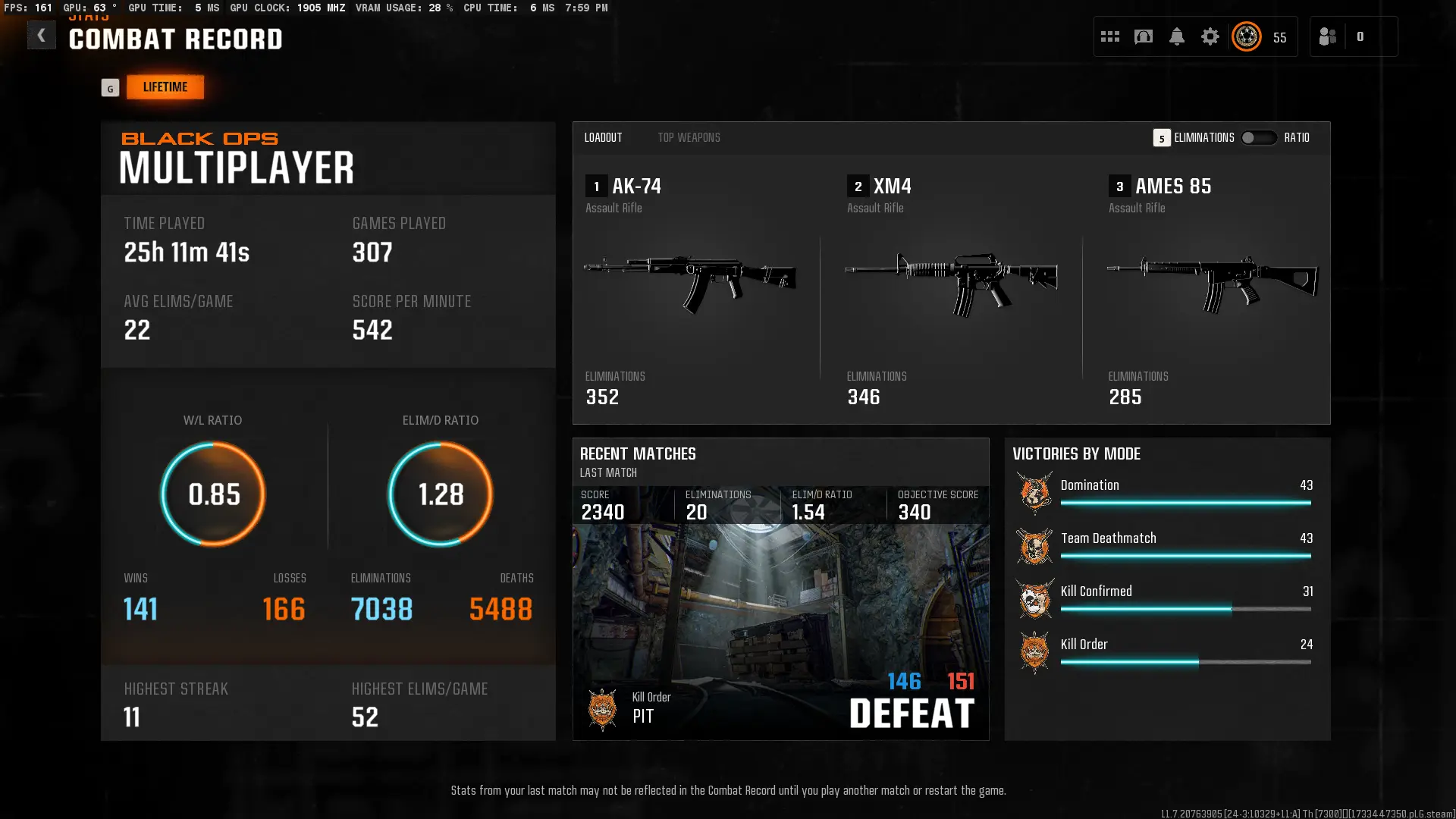
Task: Click the back arrow beside Combat Record
Action: 42,35
